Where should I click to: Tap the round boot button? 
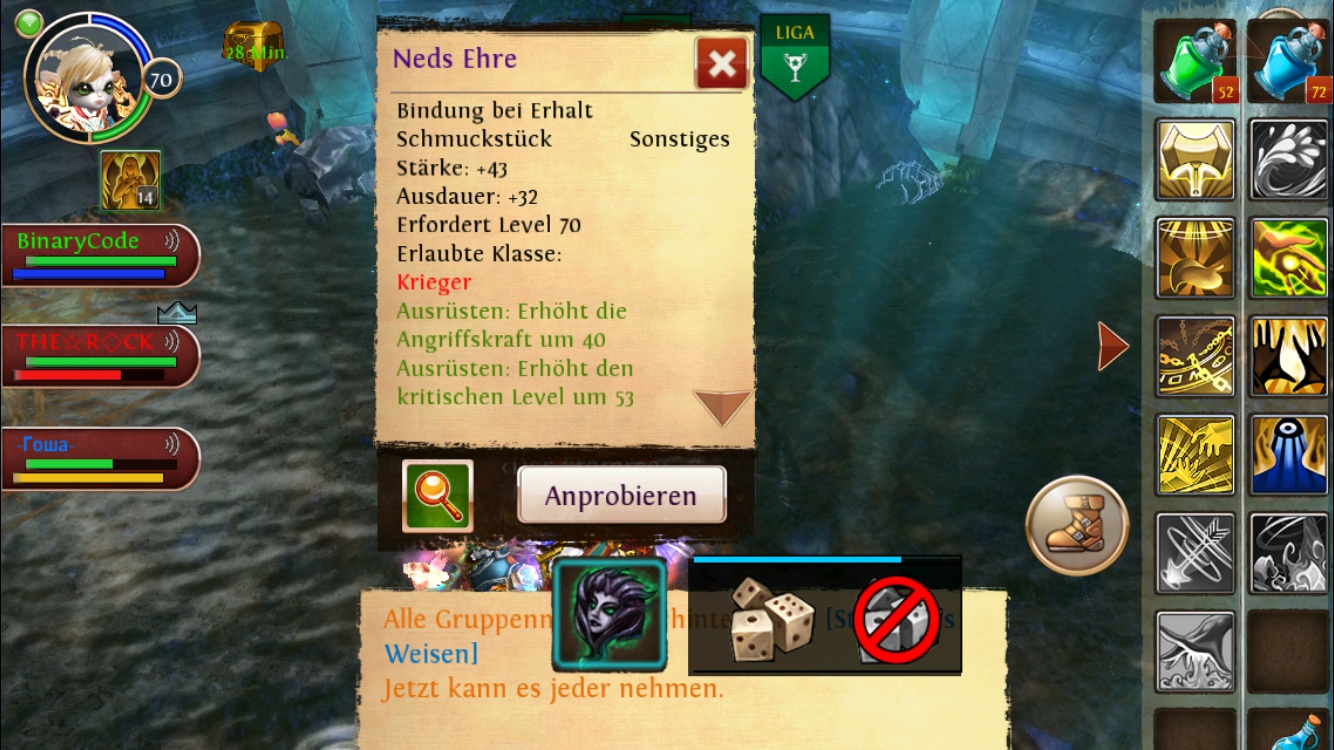click(1077, 525)
